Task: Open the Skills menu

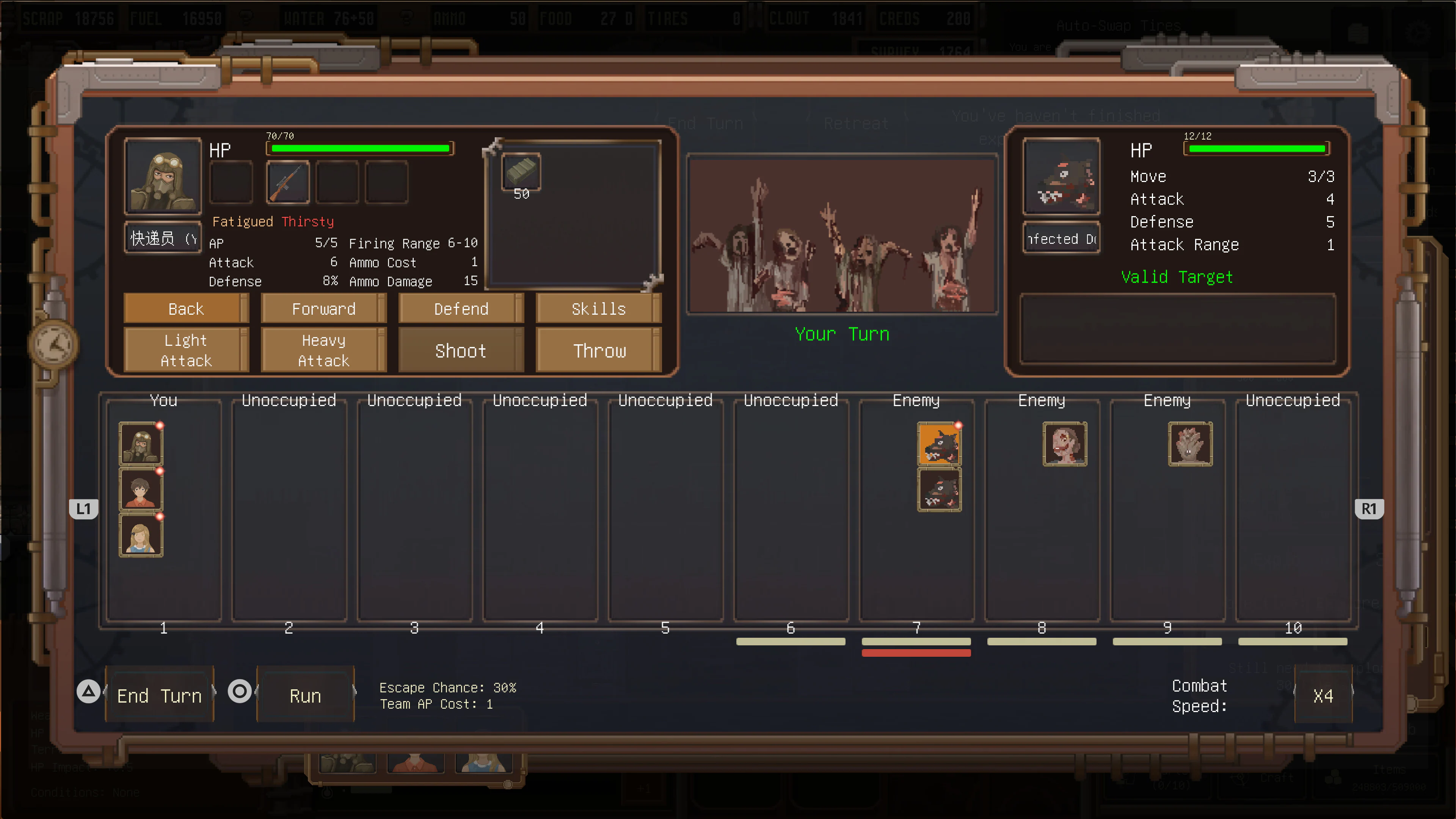Action: pos(598,309)
